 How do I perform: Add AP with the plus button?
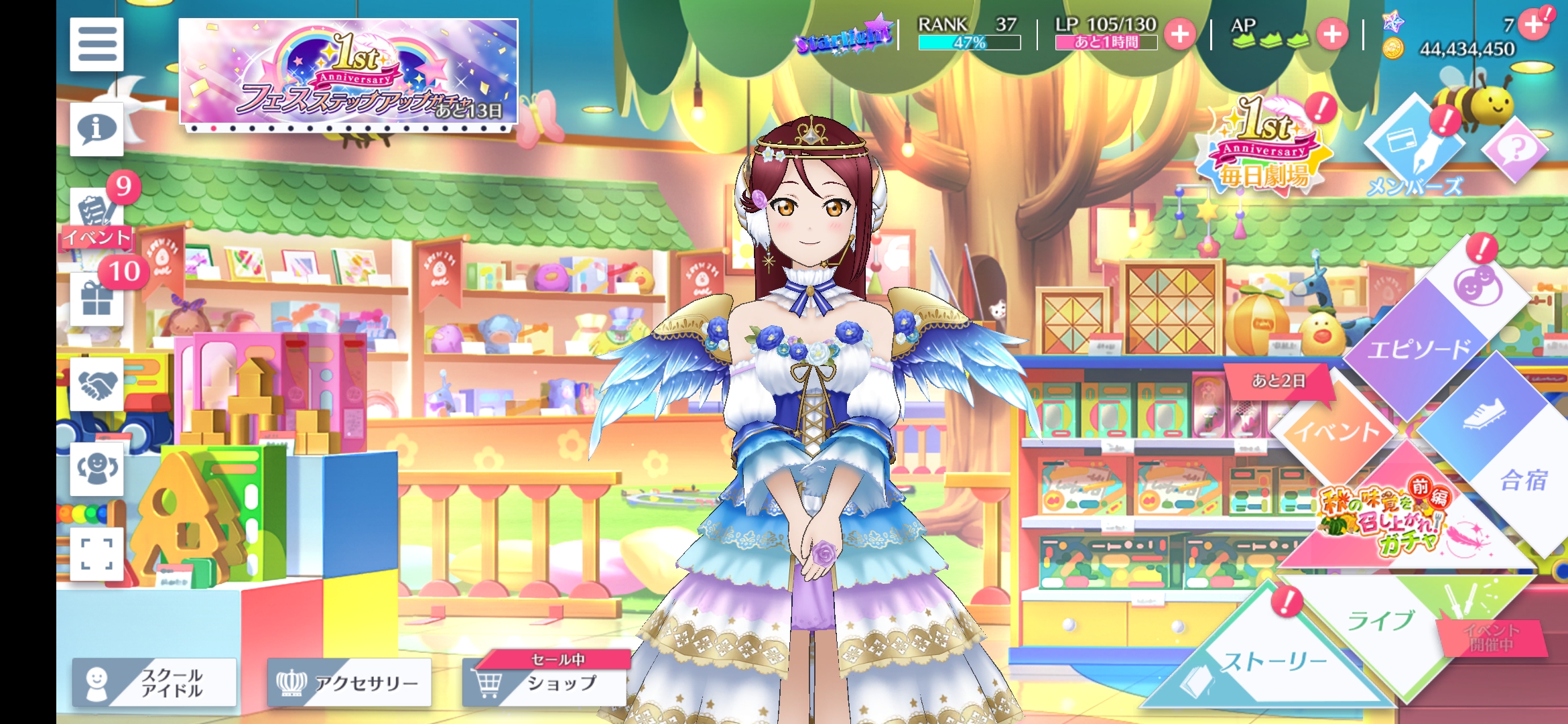coord(1332,34)
